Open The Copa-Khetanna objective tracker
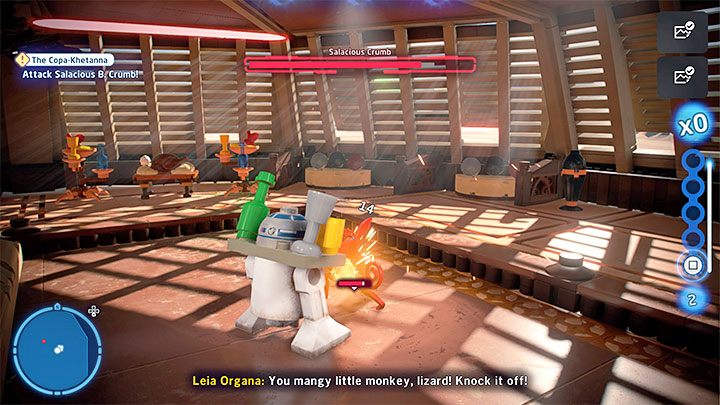 [x=66, y=60]
